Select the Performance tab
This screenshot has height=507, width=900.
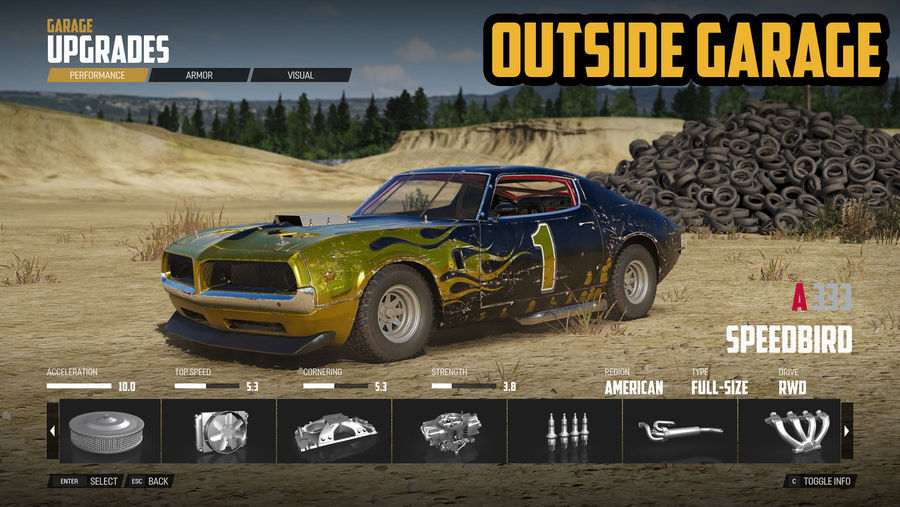pos(97,75)
